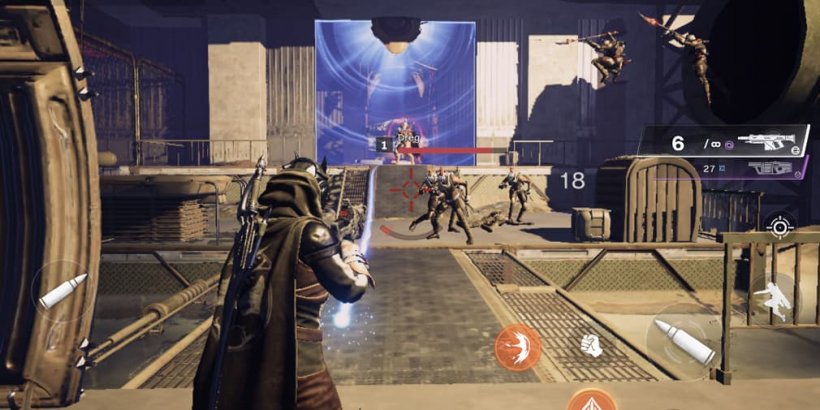
Task: Switch to the secondary weapon with 27 ammo
Action: pos(740,170)
